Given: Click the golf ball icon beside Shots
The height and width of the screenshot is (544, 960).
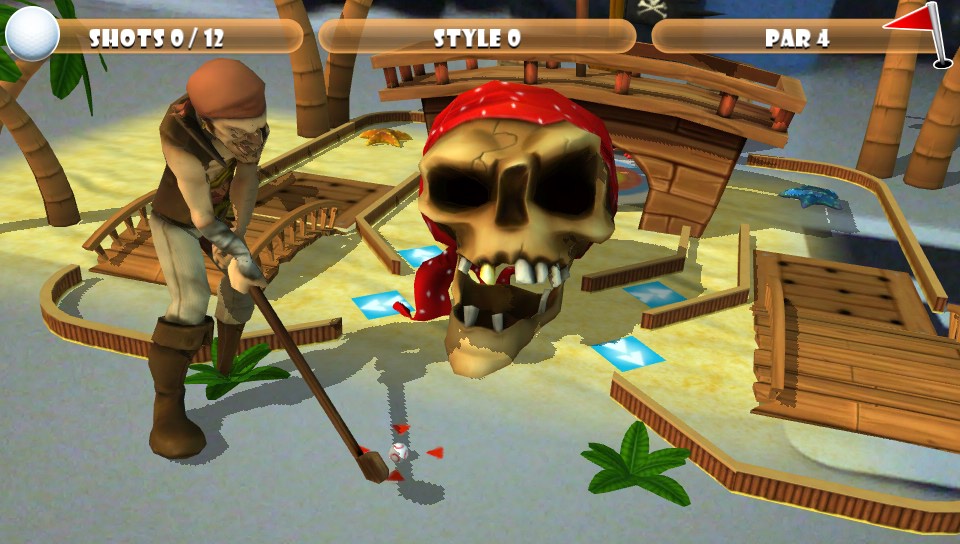Looking at the screenshot, I should [32, 34].
